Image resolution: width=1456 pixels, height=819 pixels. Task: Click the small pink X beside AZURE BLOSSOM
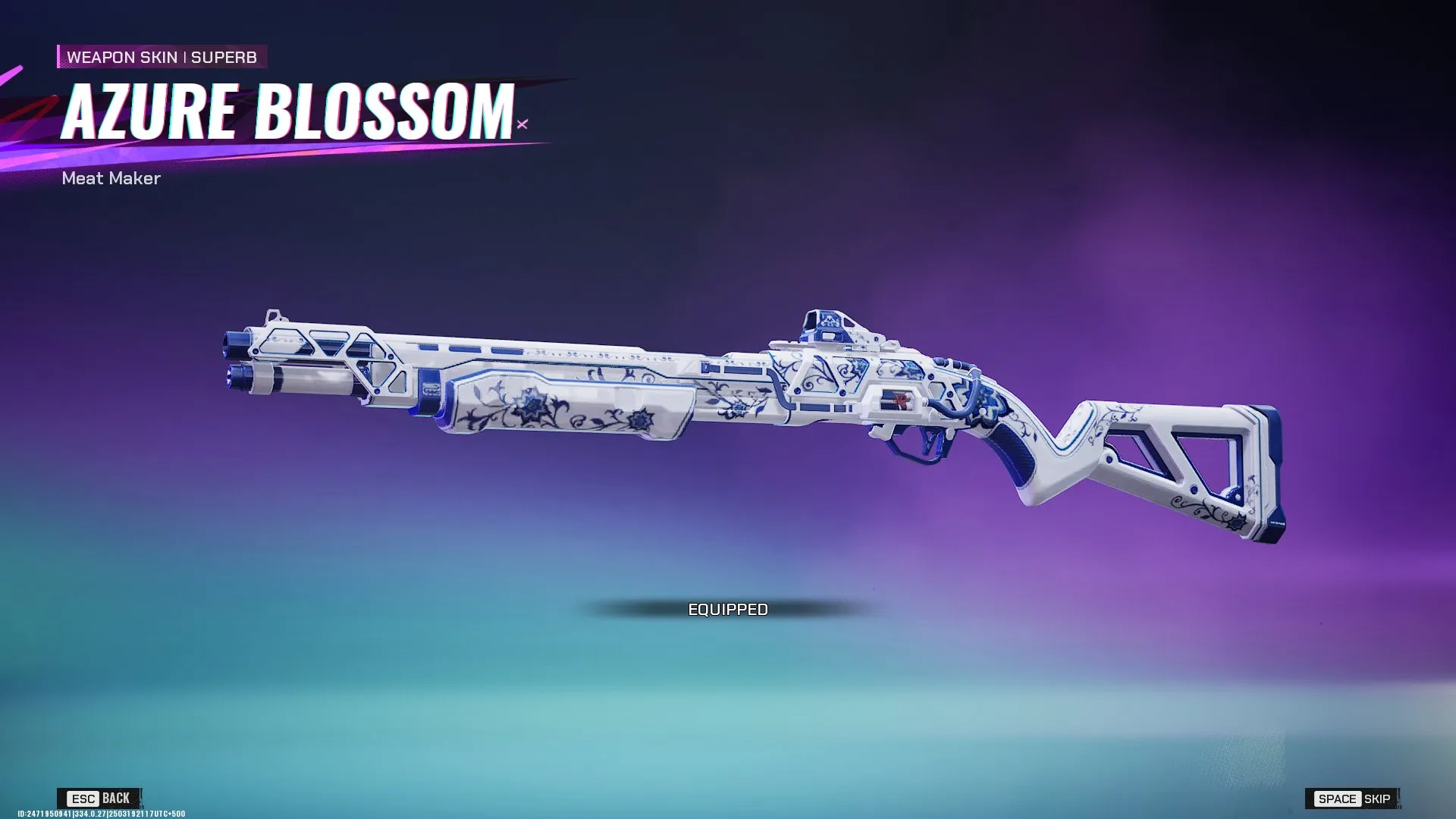(521, 123)
